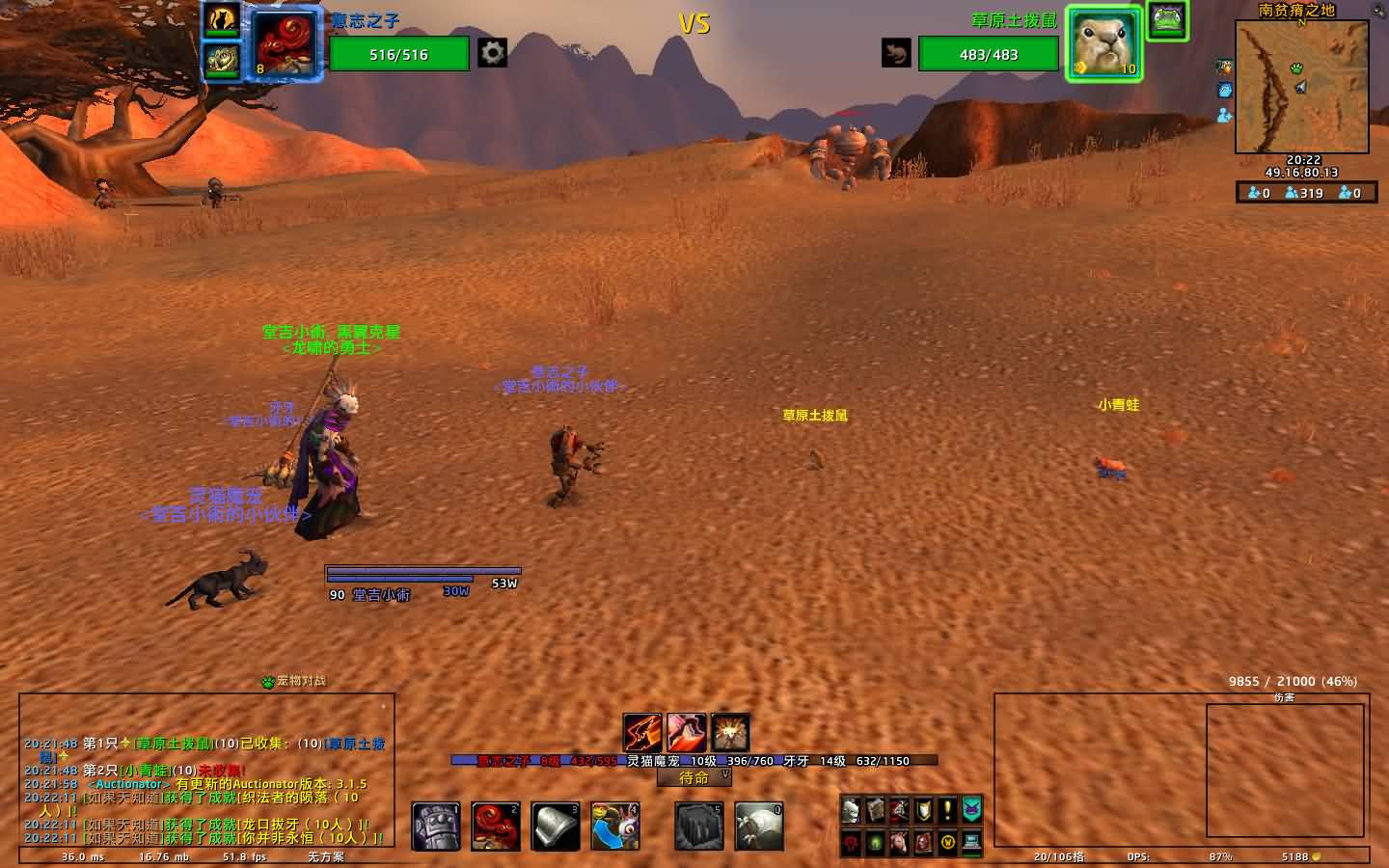The image size is (1389, 868).
Task: Click the enemy prairie dog portrait
Action: 1104,43
